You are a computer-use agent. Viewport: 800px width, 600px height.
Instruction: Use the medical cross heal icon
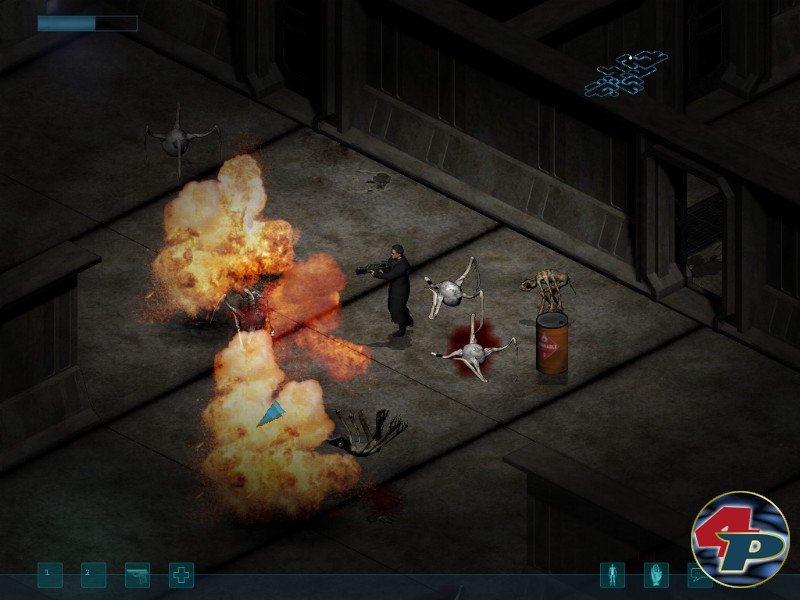(x=181, y=575)
